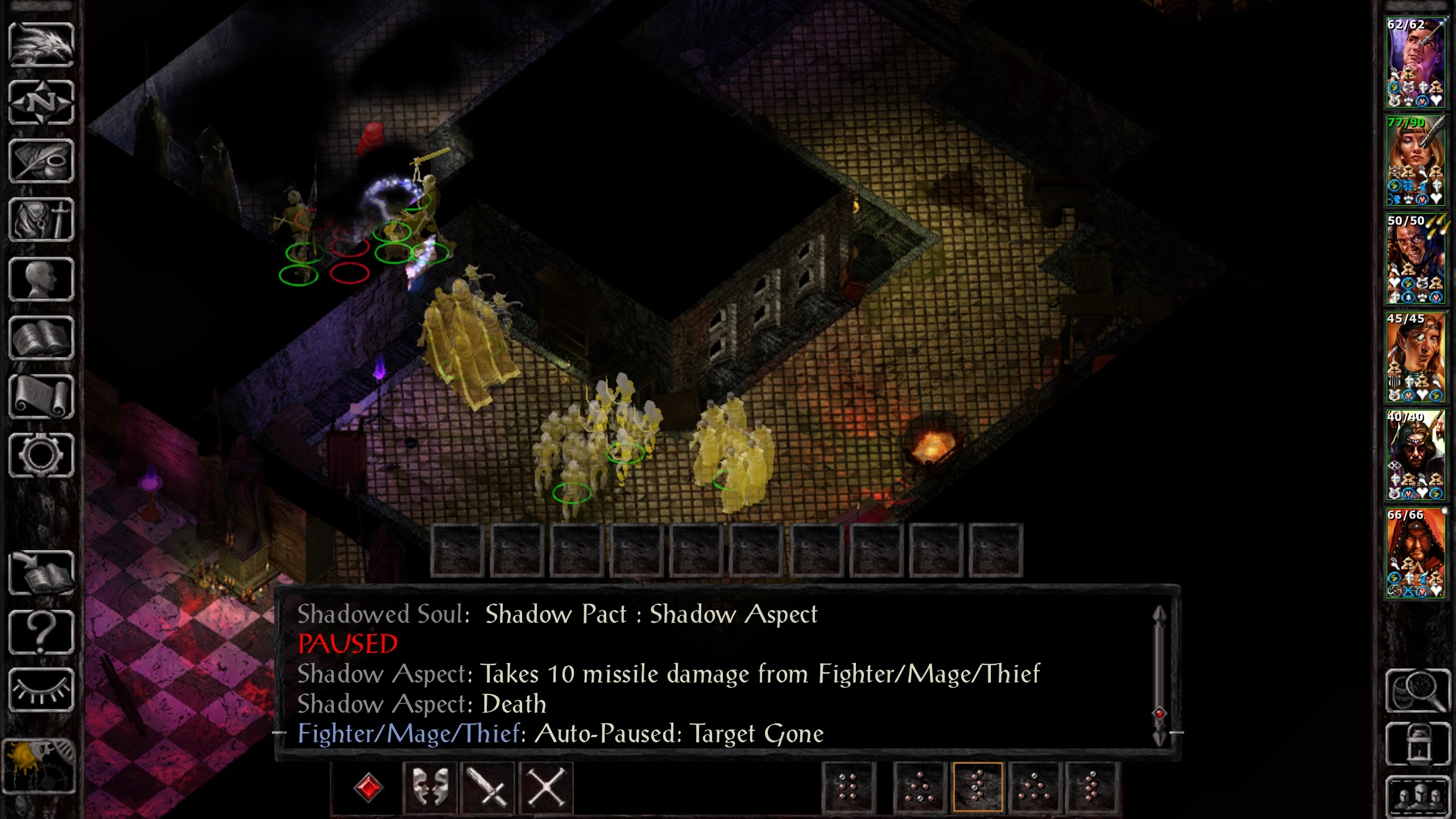Activate the theater masks talk button

tap(429, 788)
